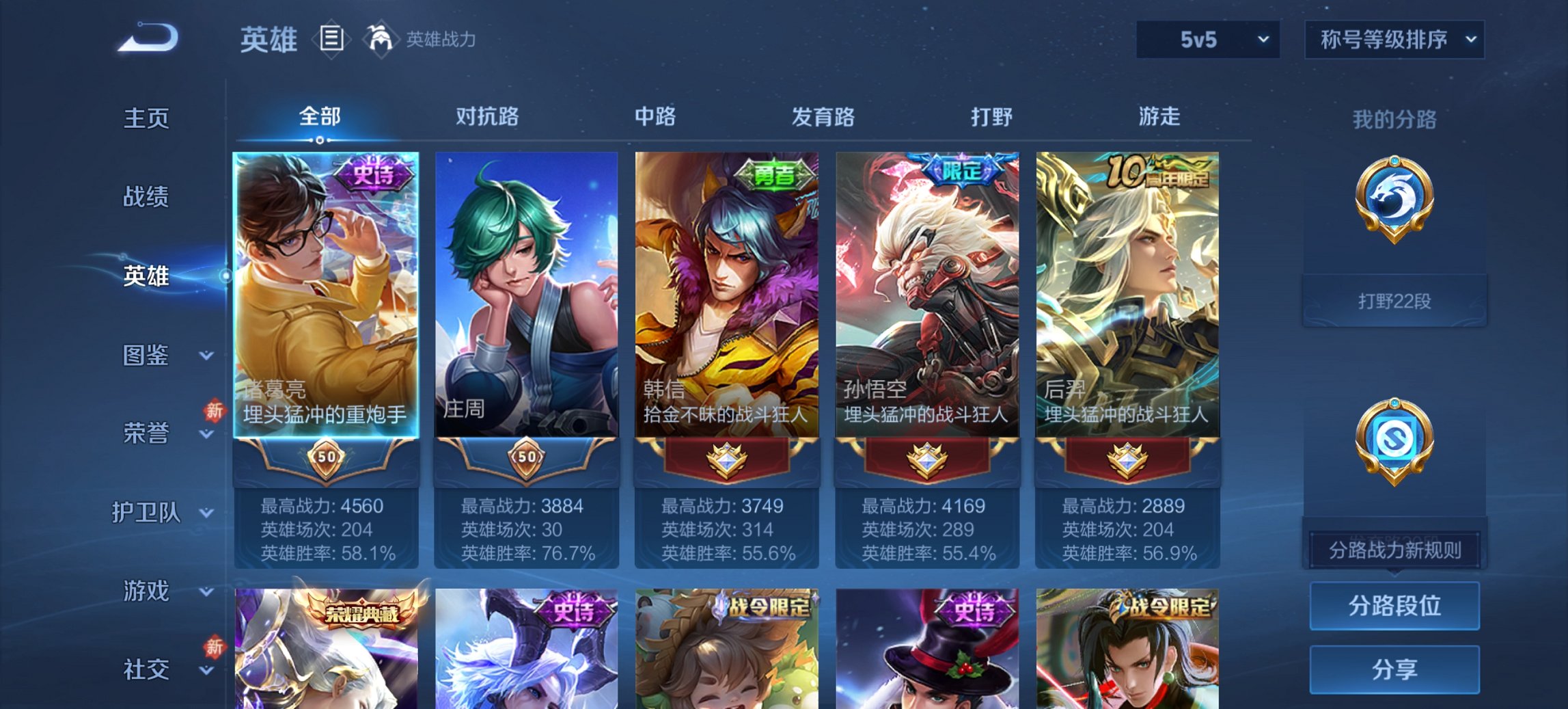Open the 英雄战力 helmet icon
The image size is (1568, 709).
point(381,39)
